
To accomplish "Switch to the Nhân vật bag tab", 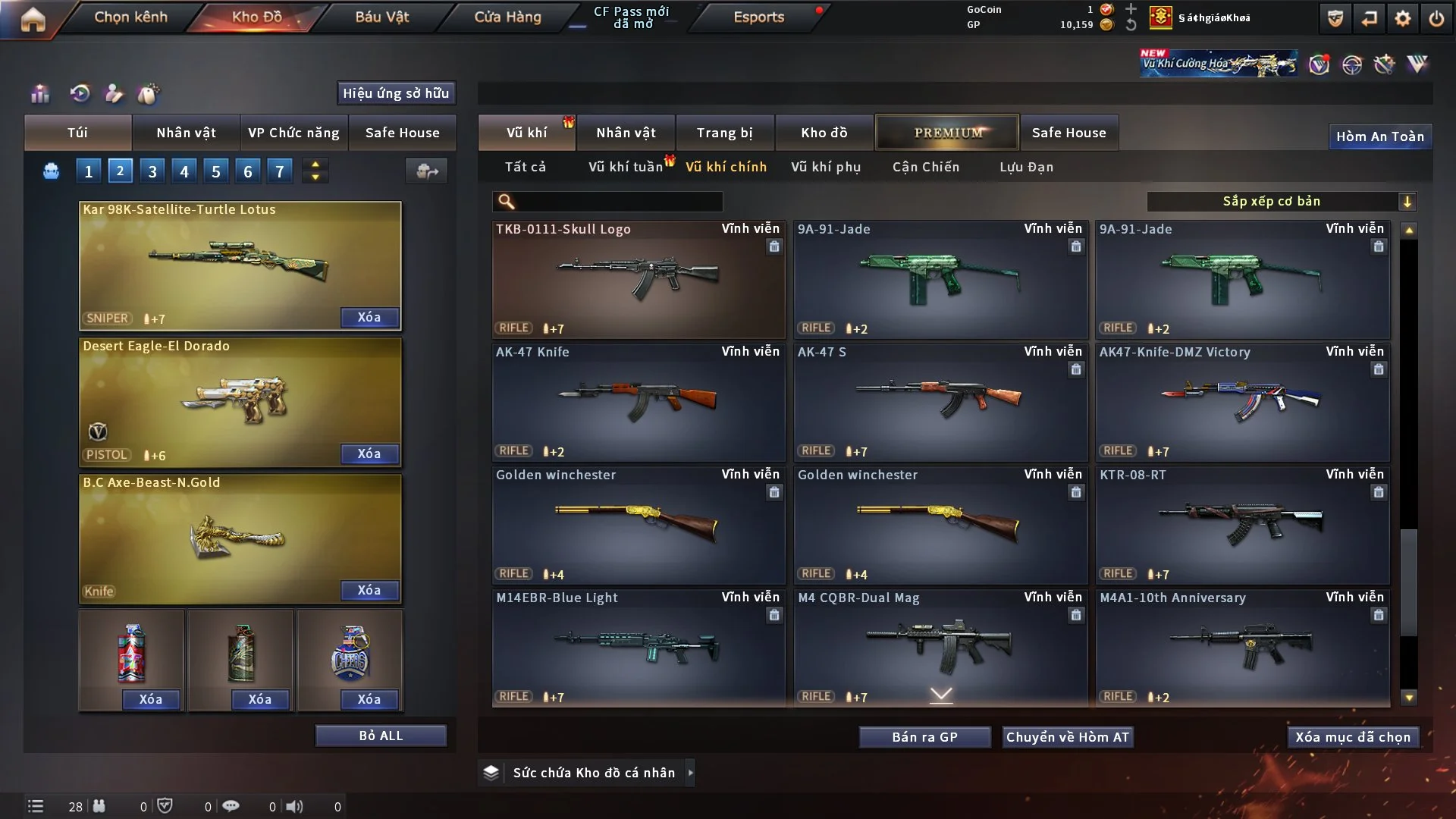I will pyautogui.click(x=186, y=133).
